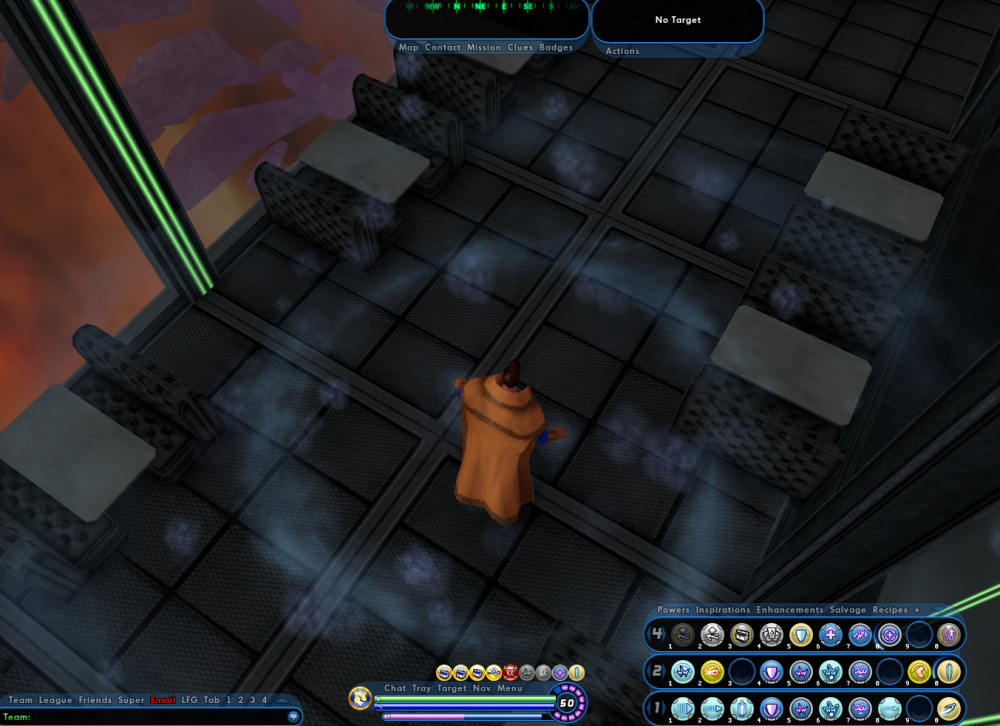Open the Map window
Viewport: 1000px width, 726px height.
coord(409,48)
